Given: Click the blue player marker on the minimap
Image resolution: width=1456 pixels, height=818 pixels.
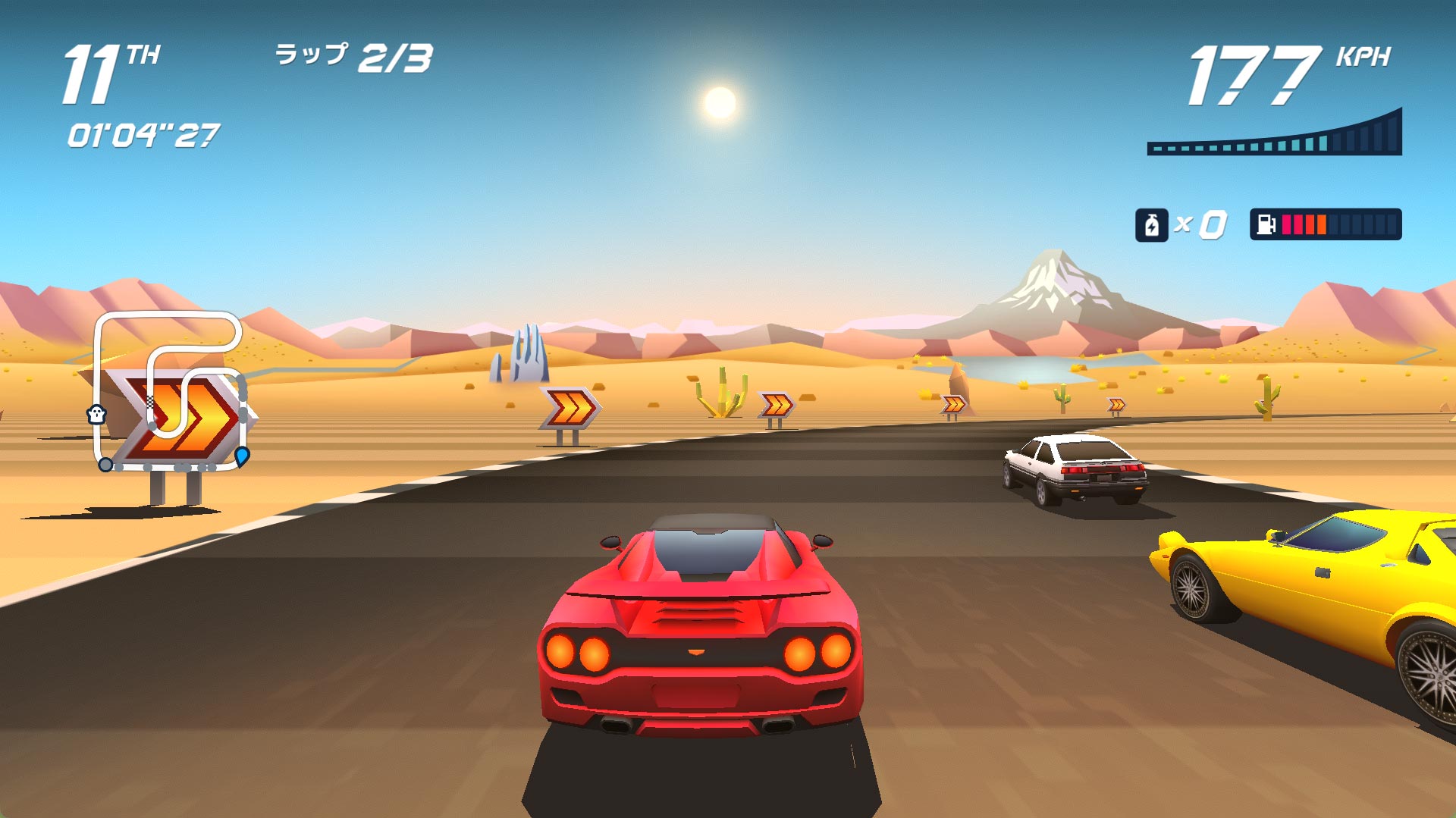Looking at the screenshot, I should click(x=242, y=456).
